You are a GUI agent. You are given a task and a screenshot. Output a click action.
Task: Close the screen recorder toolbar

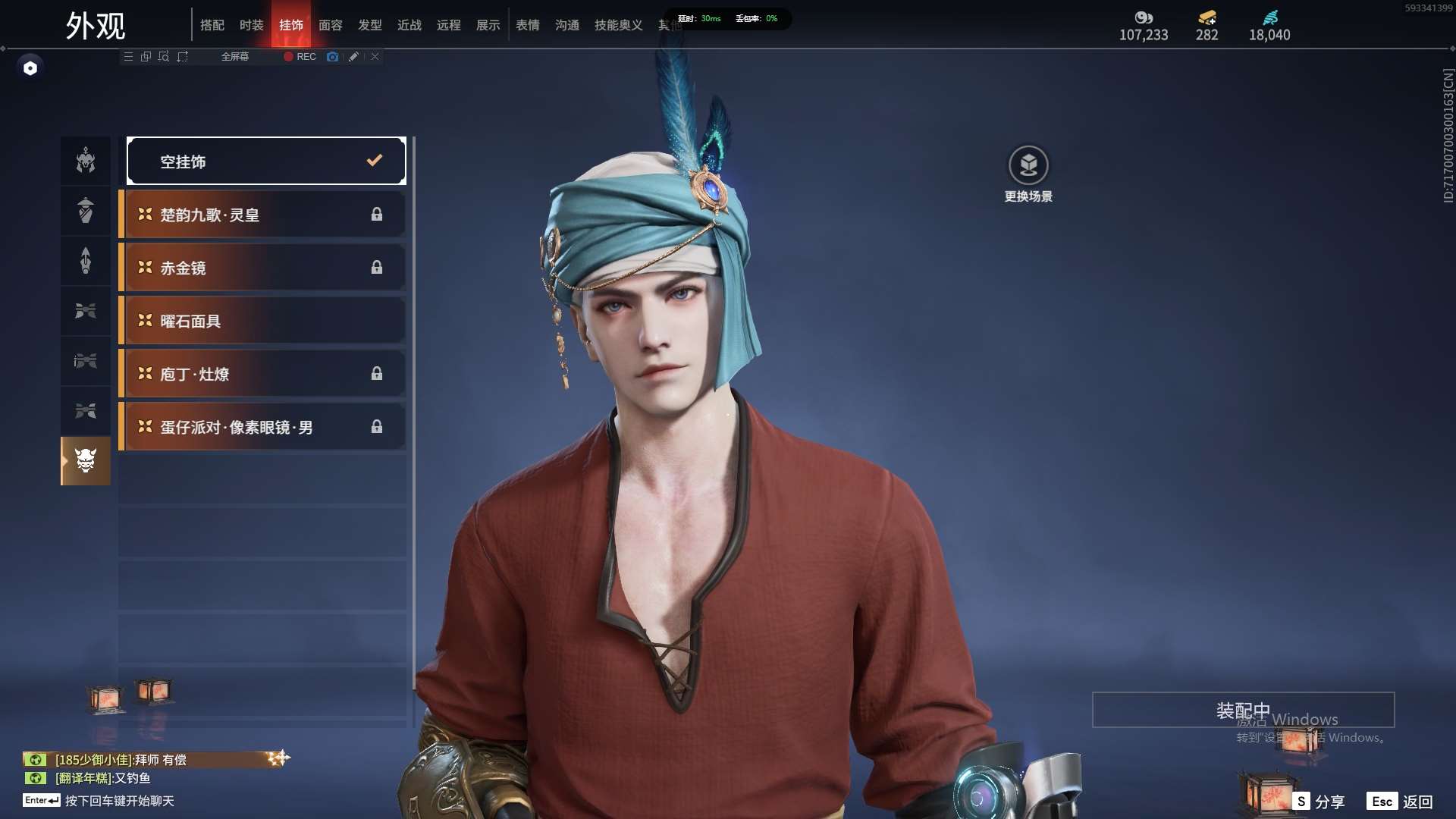[375, 57]
